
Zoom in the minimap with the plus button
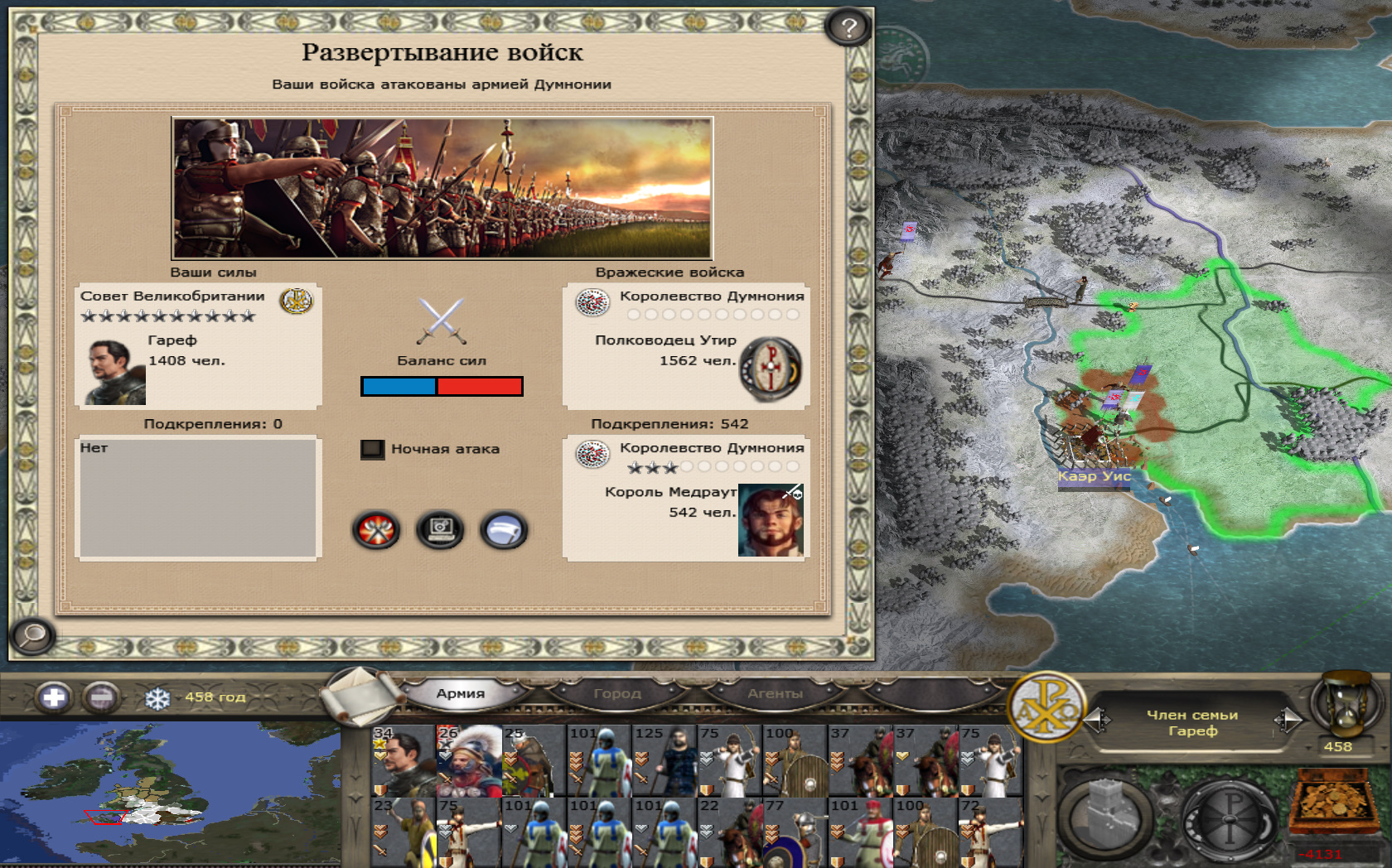(54, 697)
